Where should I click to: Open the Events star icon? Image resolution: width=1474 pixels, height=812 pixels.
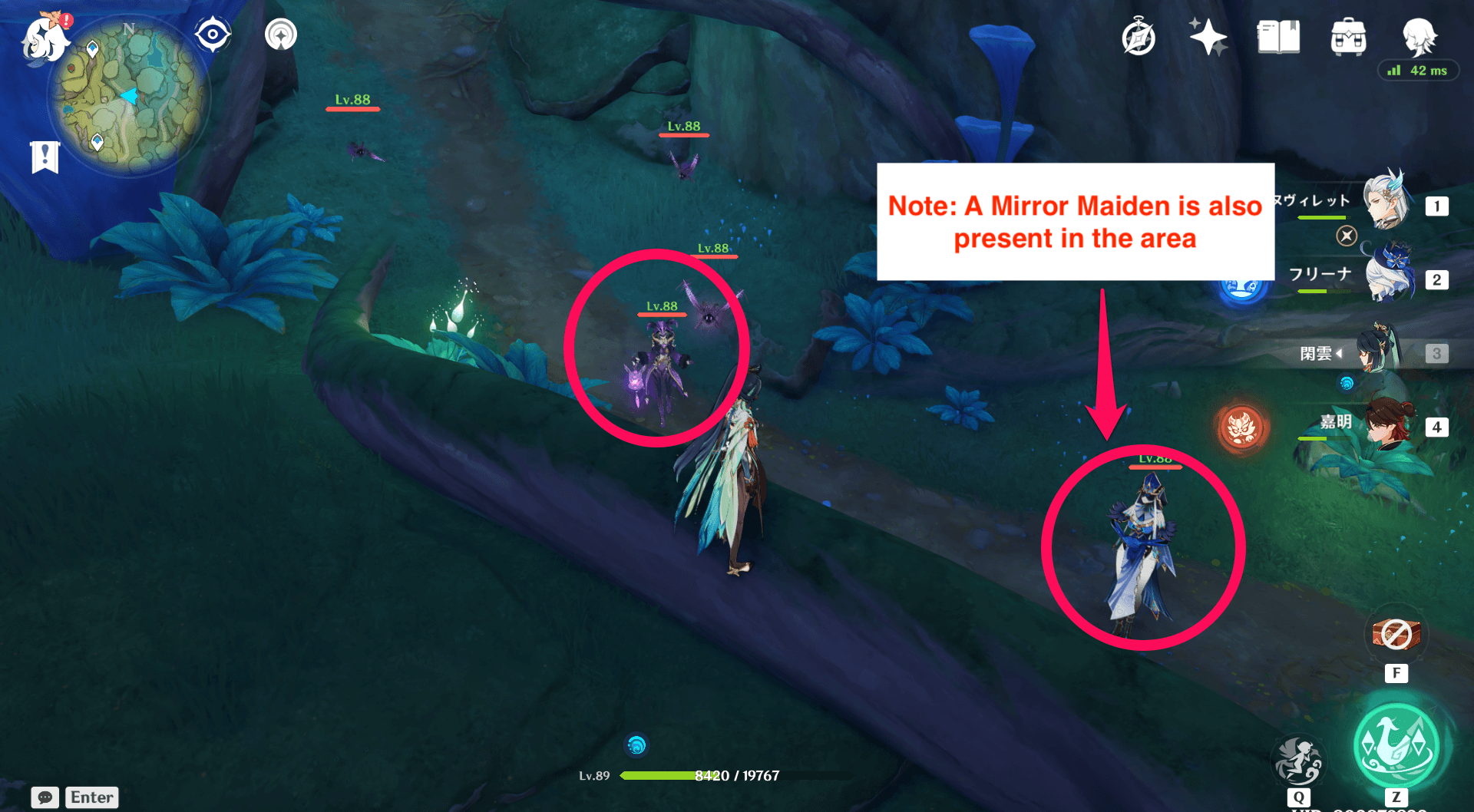coord(1208,37)
